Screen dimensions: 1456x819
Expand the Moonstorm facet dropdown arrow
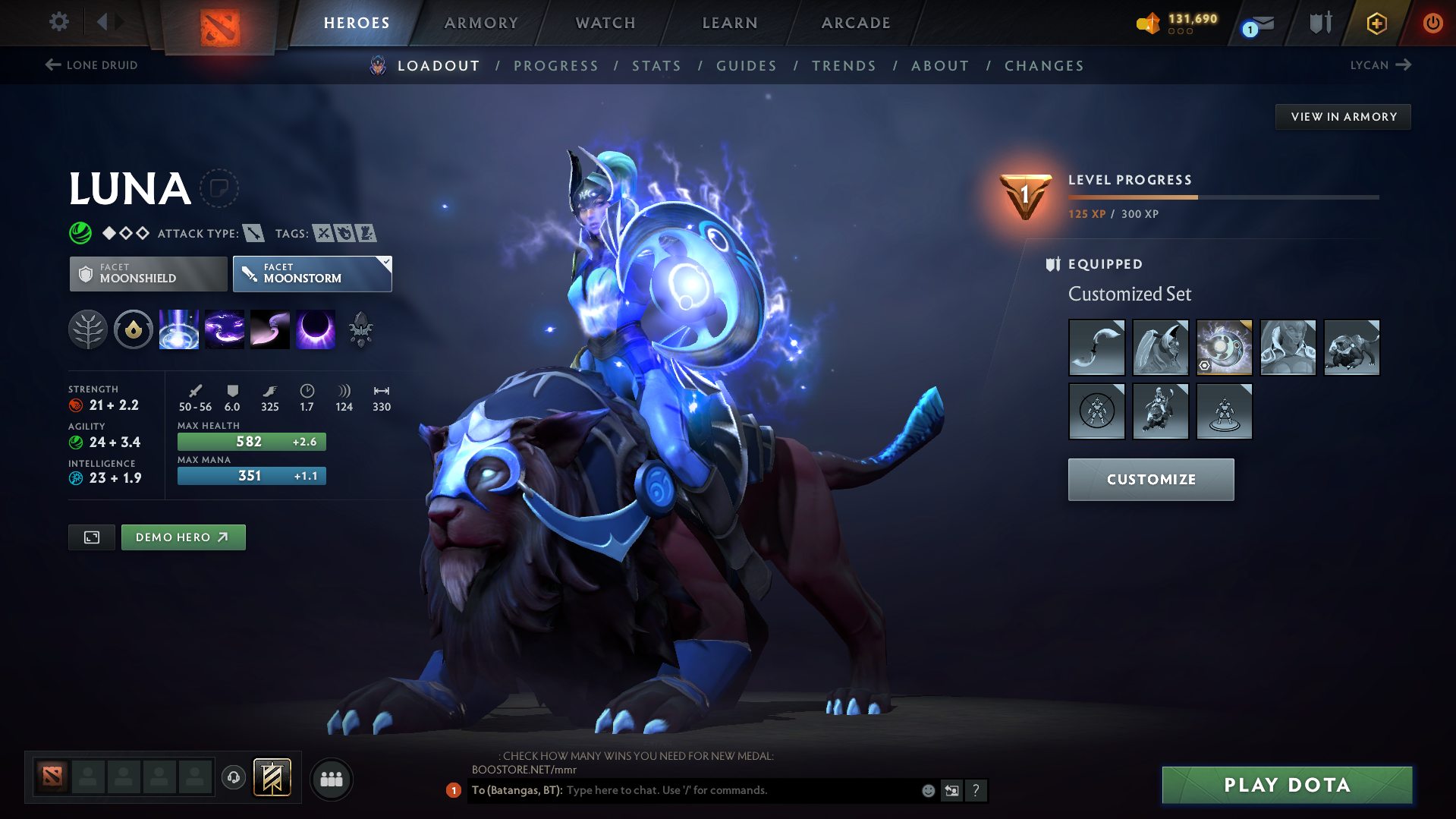387,262
